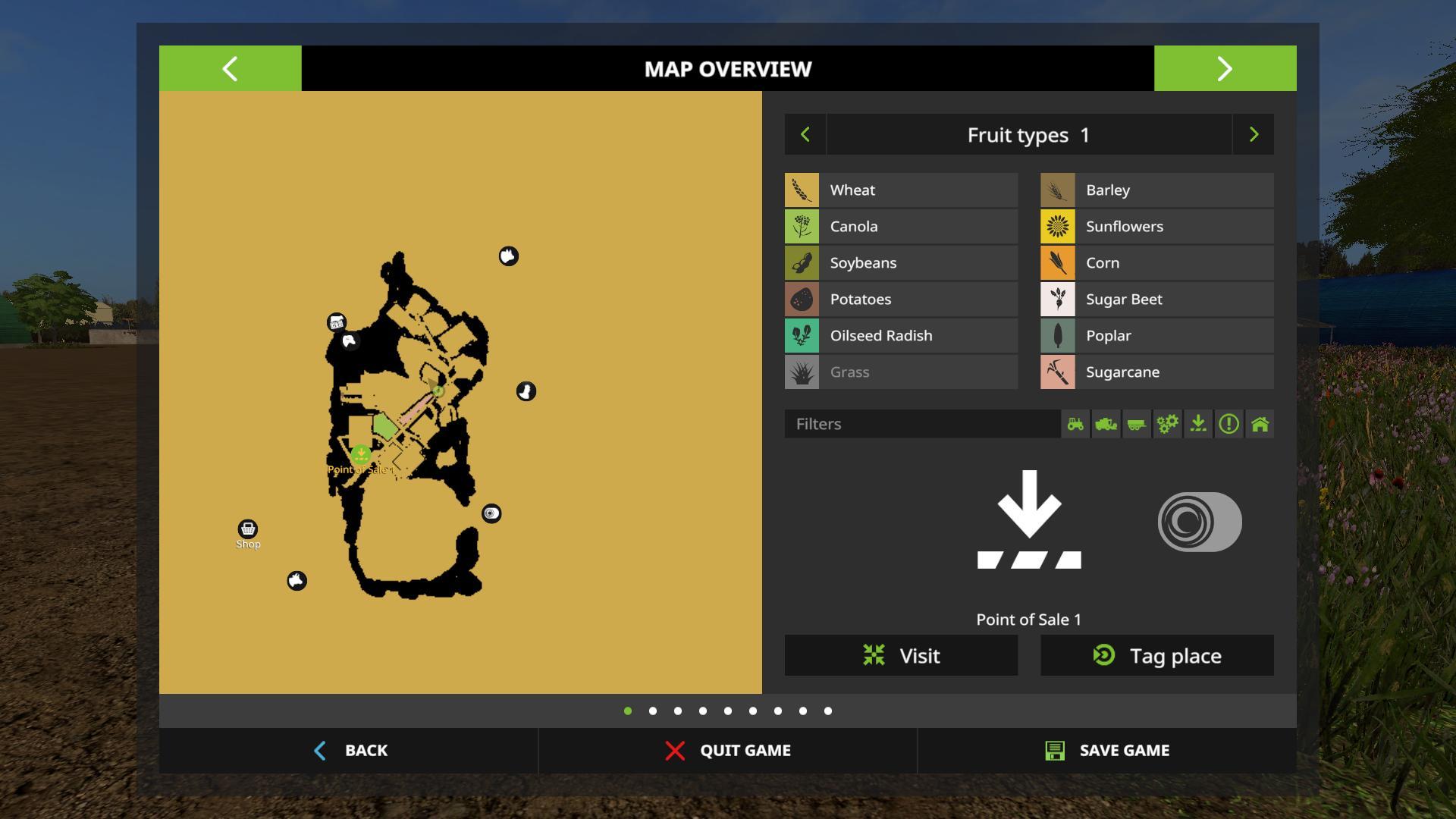Save the game
This screenshot has height=819, width=1456.
point(1107,750)
